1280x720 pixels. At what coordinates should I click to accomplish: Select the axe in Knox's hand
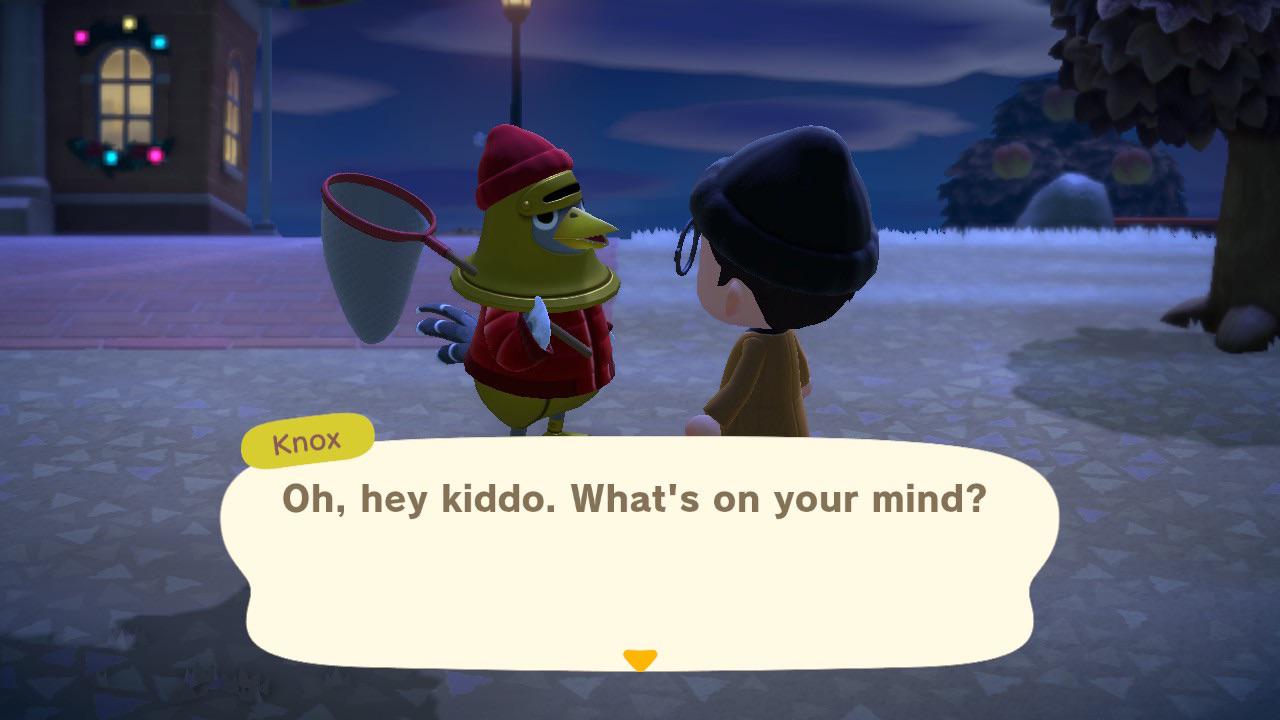(540, 320)
